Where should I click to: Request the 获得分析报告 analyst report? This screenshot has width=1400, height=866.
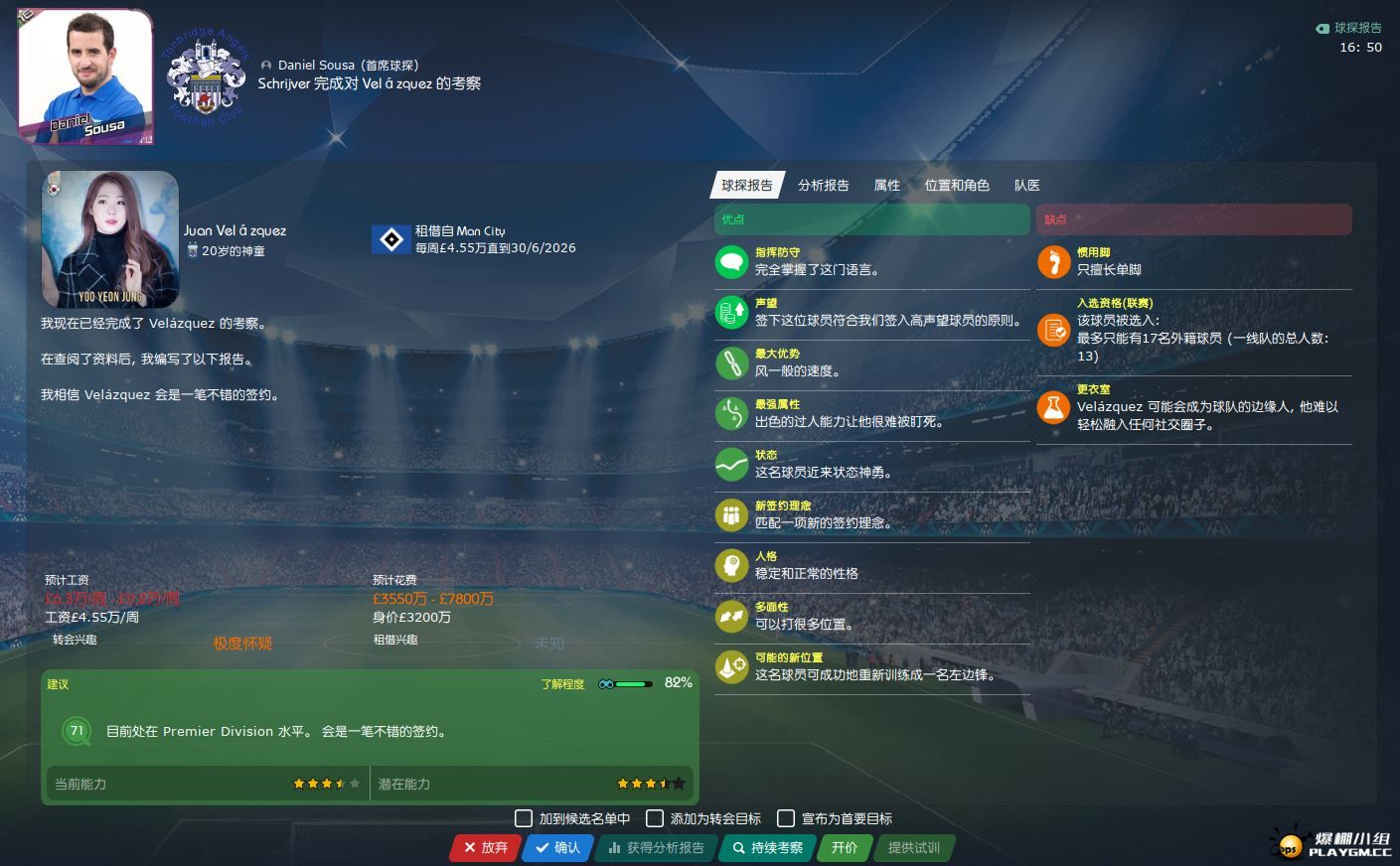click(x=656, y=847)
